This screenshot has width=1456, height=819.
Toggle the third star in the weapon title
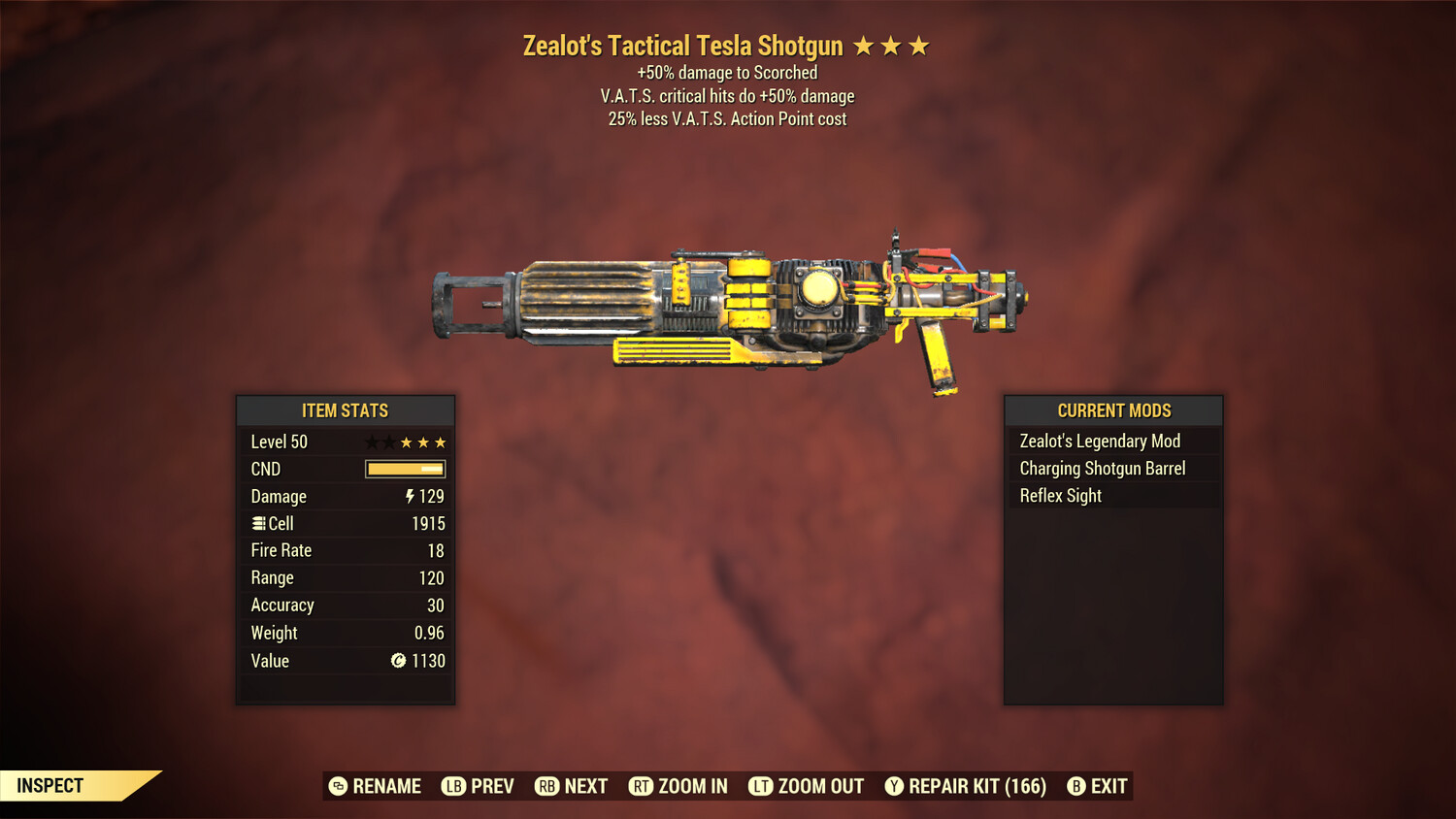tap(918, 45)
